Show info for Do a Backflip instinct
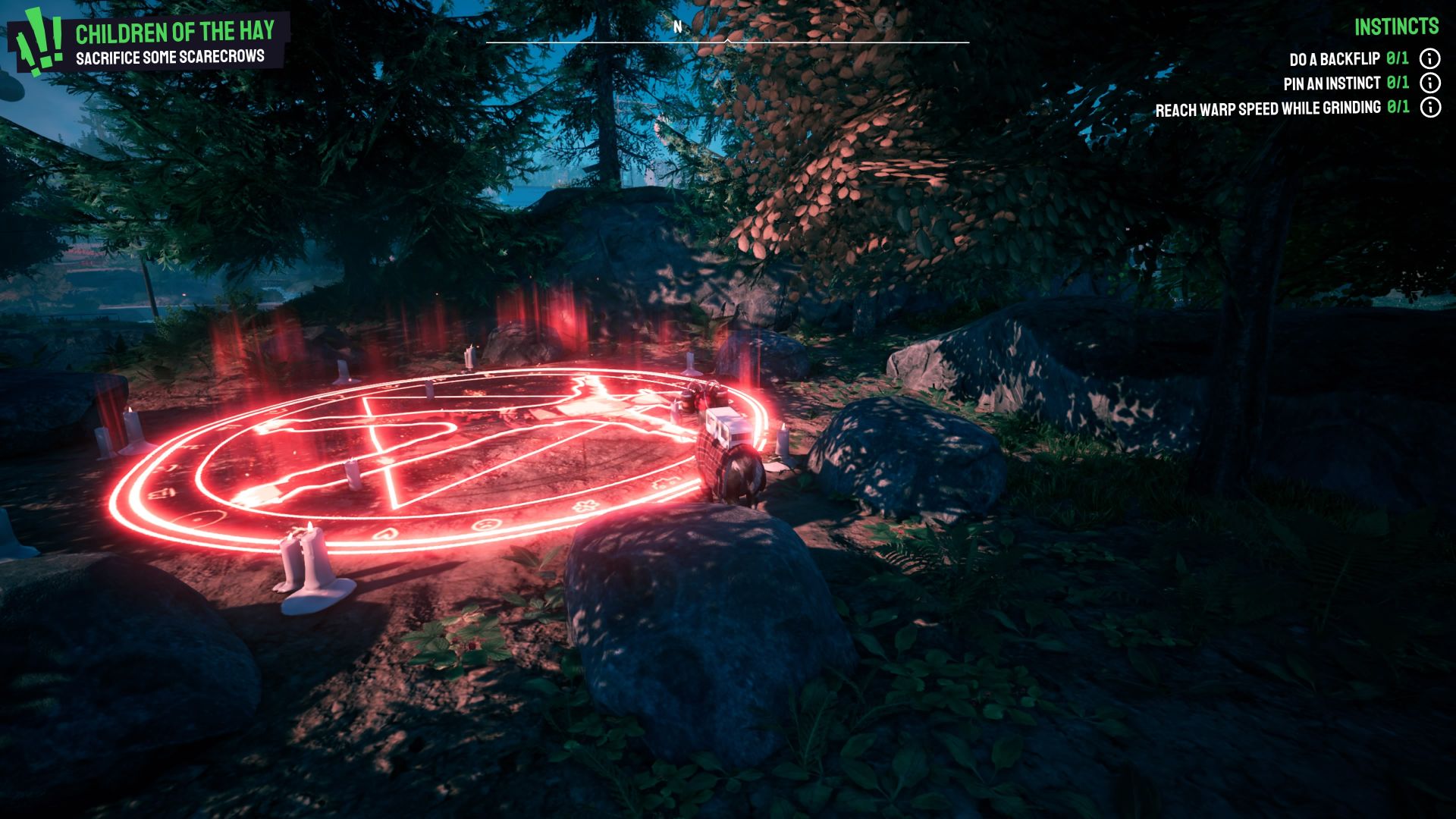The image size is (1456, 819). 1429,58
